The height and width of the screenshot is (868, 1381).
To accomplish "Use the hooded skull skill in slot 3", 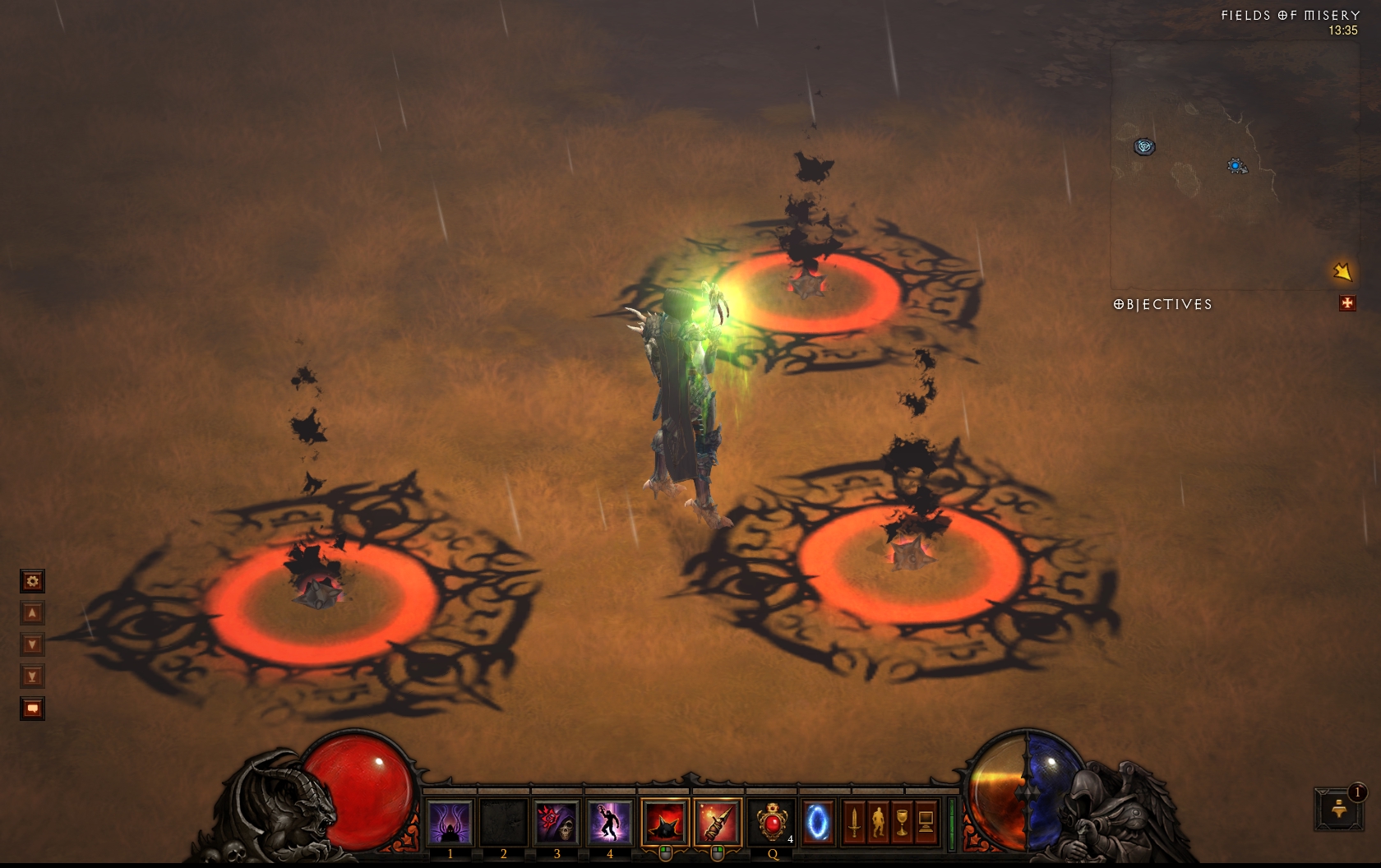I will pos(557,821).
